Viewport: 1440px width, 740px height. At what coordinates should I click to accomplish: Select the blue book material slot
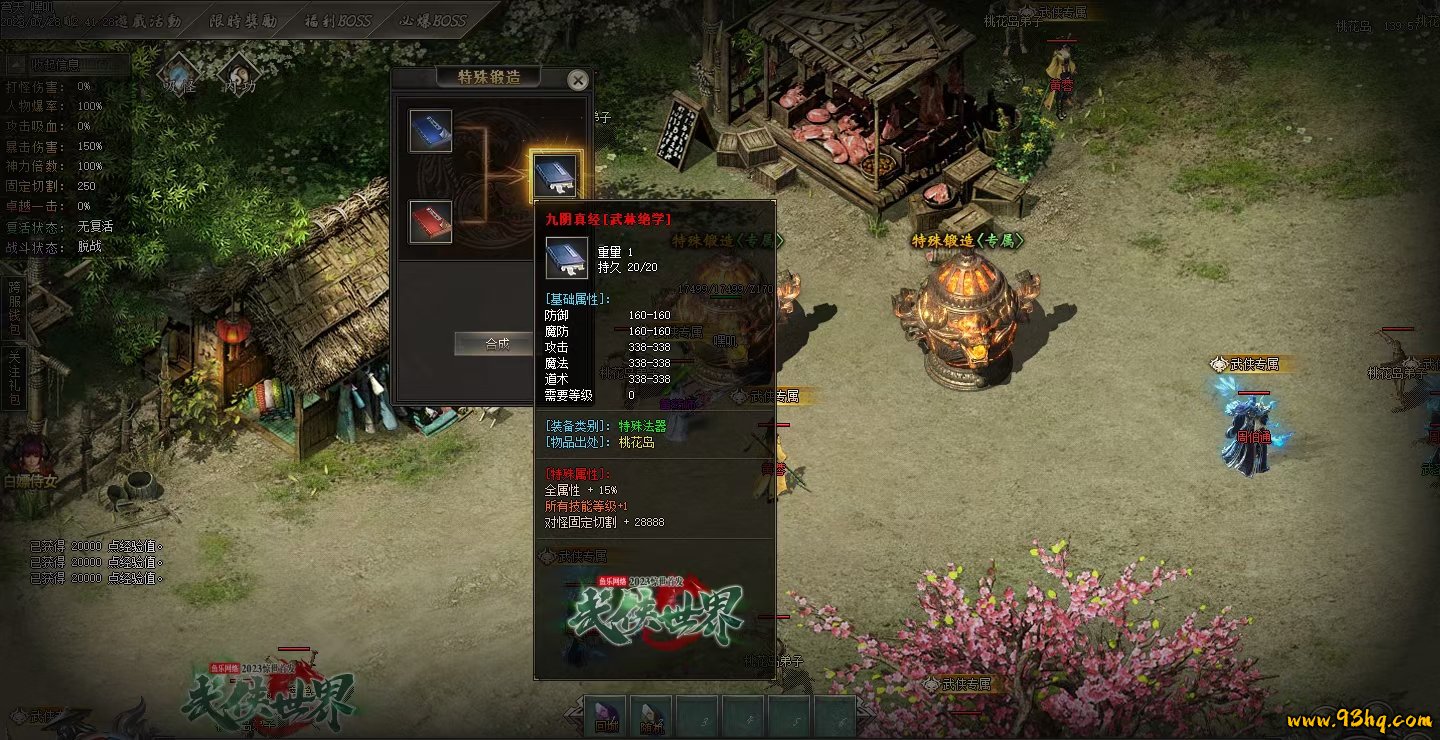coord(431,131)
